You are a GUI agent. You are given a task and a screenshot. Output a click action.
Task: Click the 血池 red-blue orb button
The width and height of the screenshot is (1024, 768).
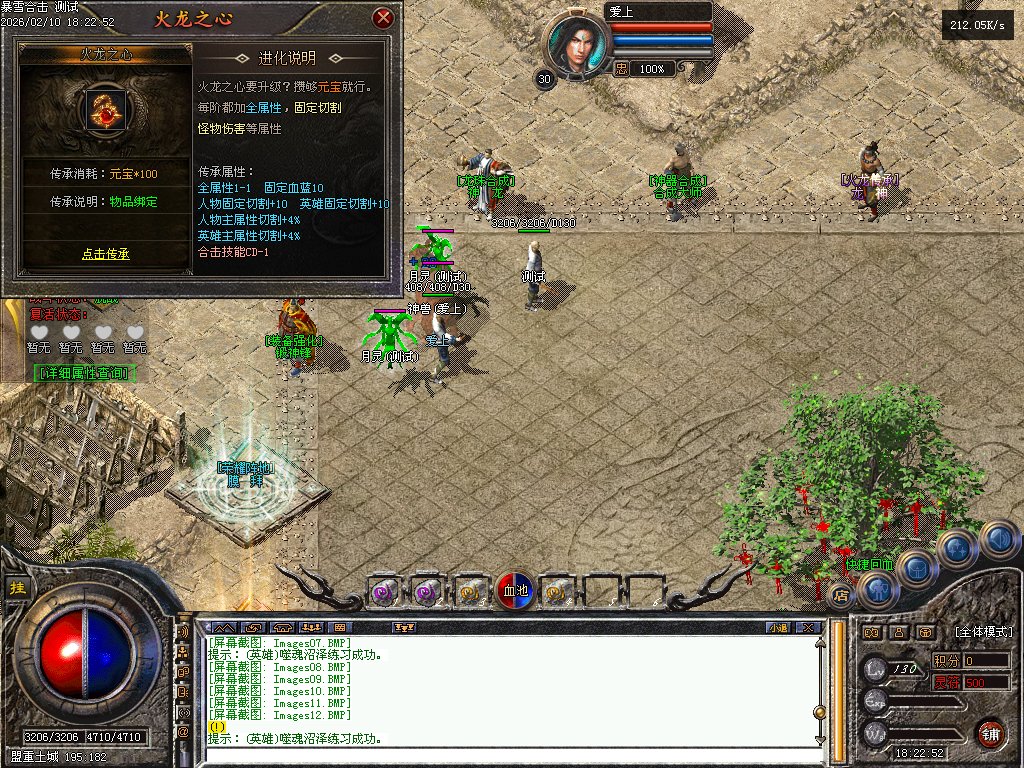516,591
